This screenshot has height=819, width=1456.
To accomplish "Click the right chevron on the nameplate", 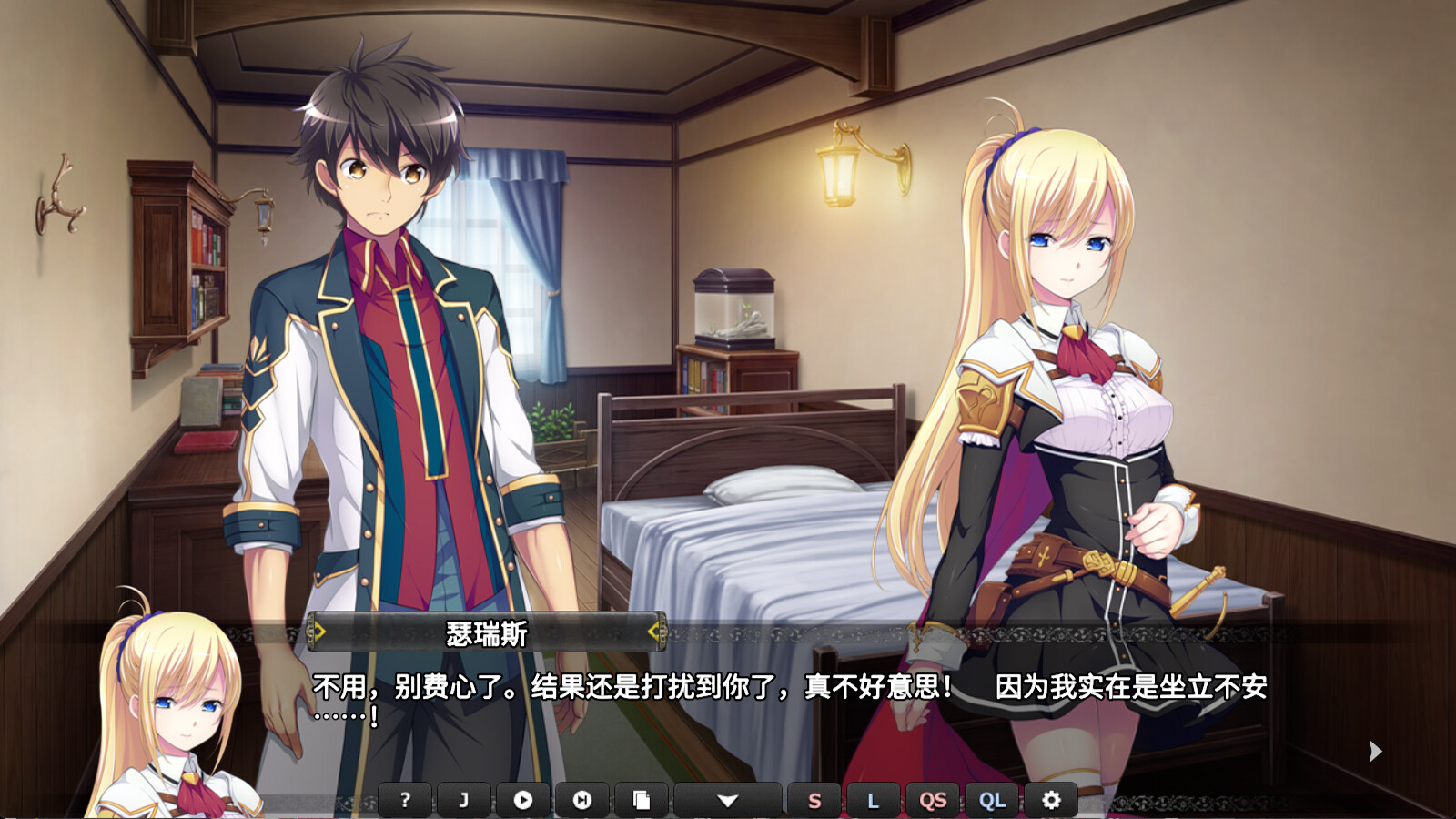I will click(x=653, y=628).
